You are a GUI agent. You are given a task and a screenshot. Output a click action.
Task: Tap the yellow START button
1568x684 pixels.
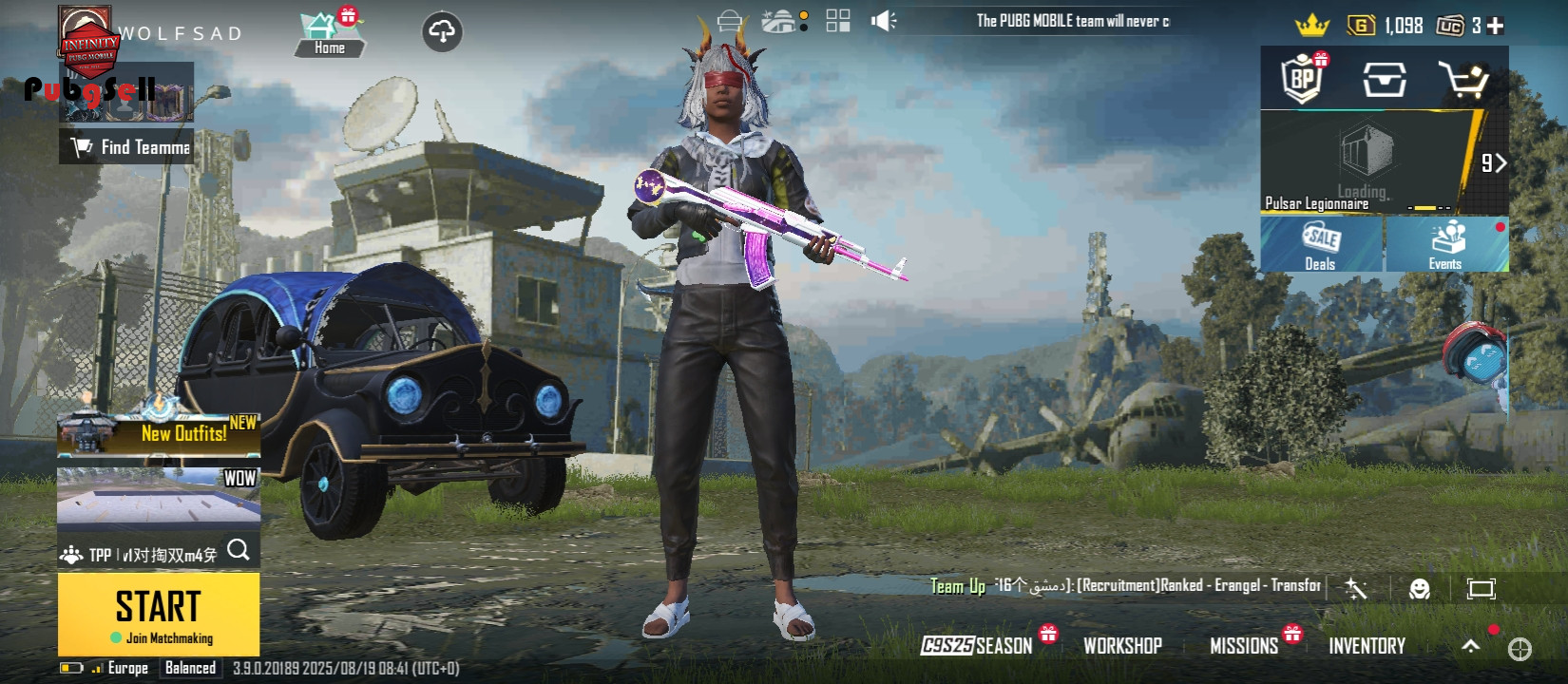click(159, 614)
